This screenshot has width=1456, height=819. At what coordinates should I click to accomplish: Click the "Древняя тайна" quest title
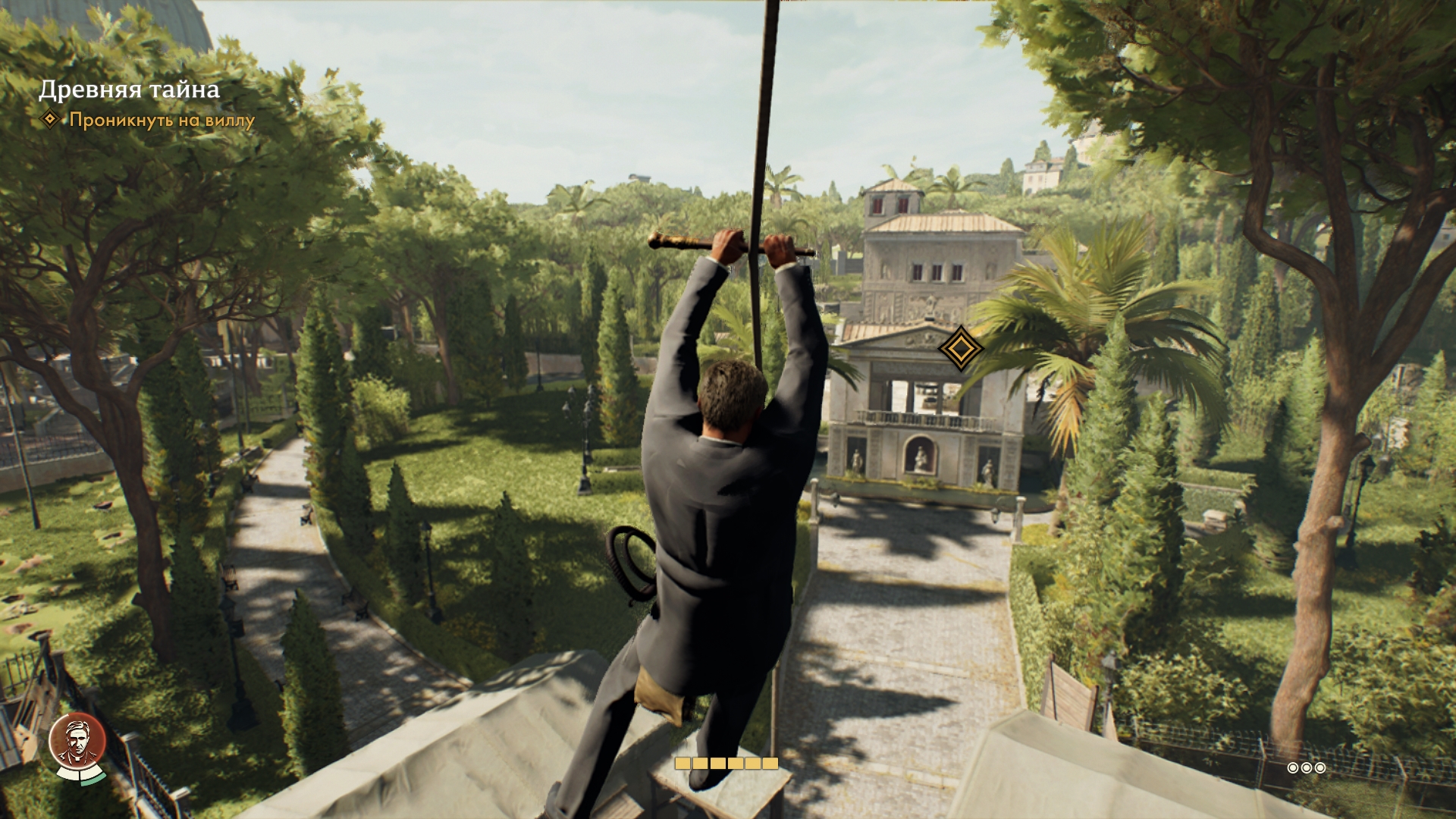click(x=130, y=89)
